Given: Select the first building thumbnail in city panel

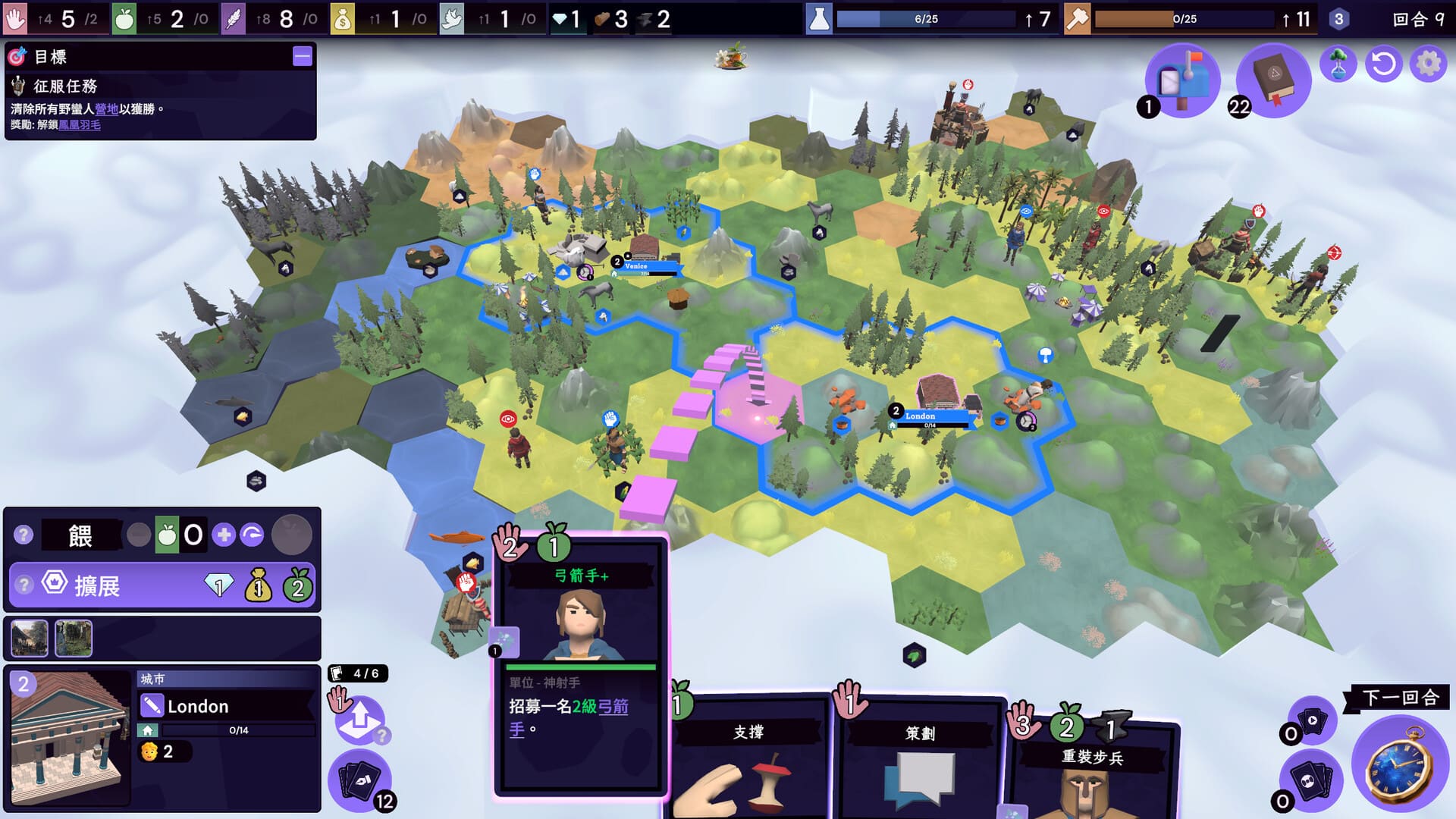Looking at the screenshot, I should 30,638.
